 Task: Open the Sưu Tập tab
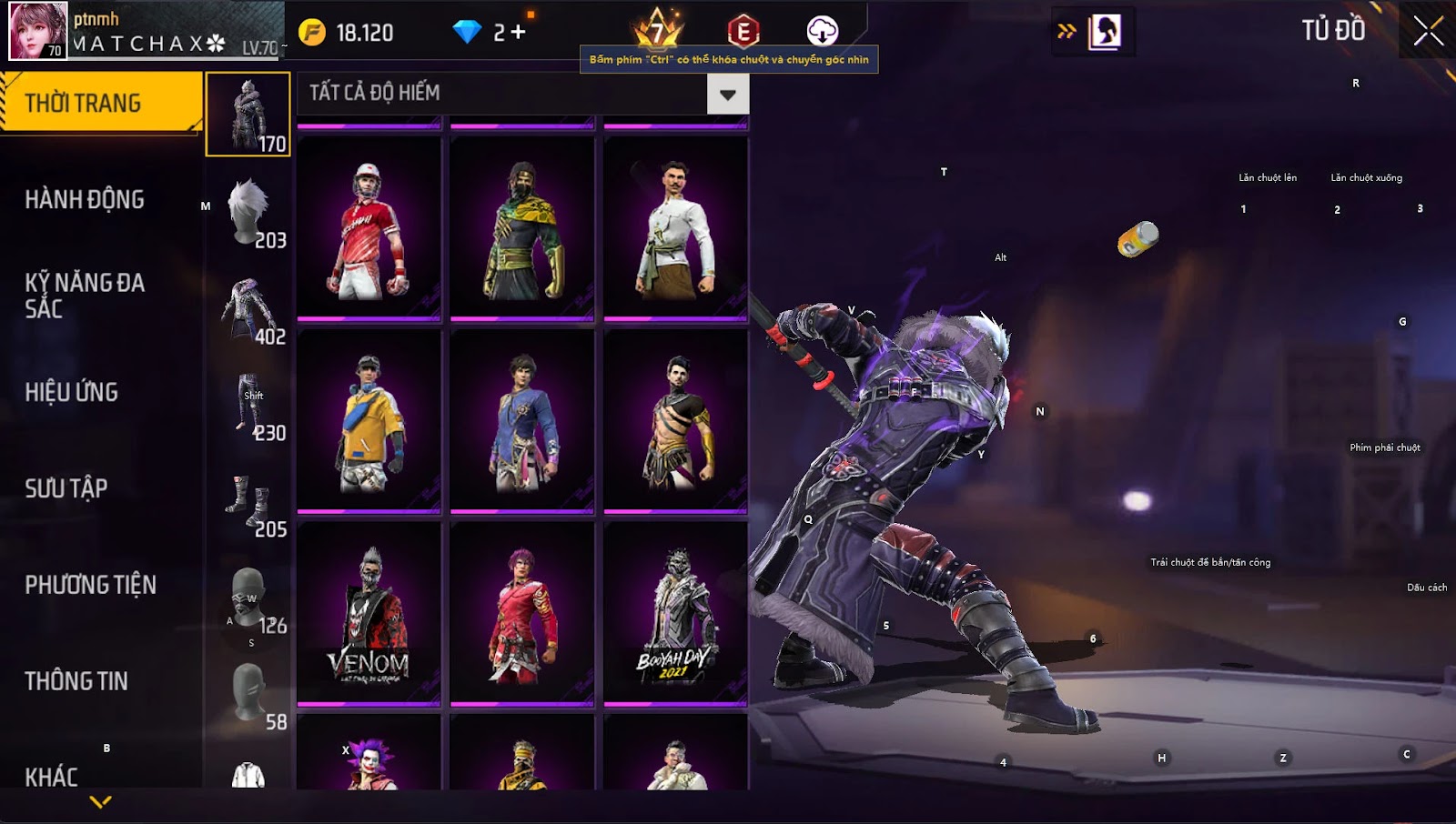click(x=66, y=488)
